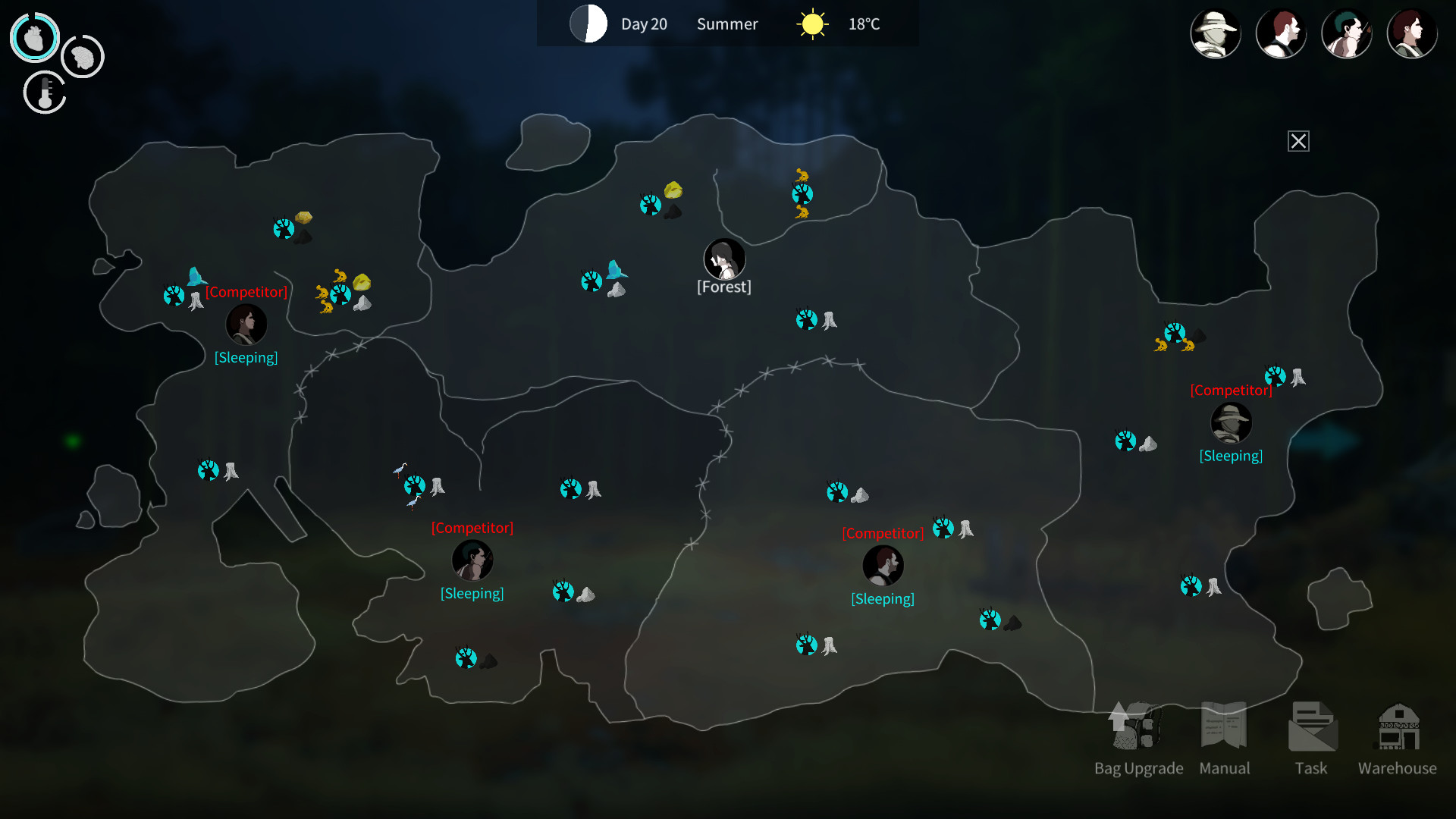Check the thermometer body temperature indicator
The height and width of the screenshot is (819, 1456).
(44, 93)
